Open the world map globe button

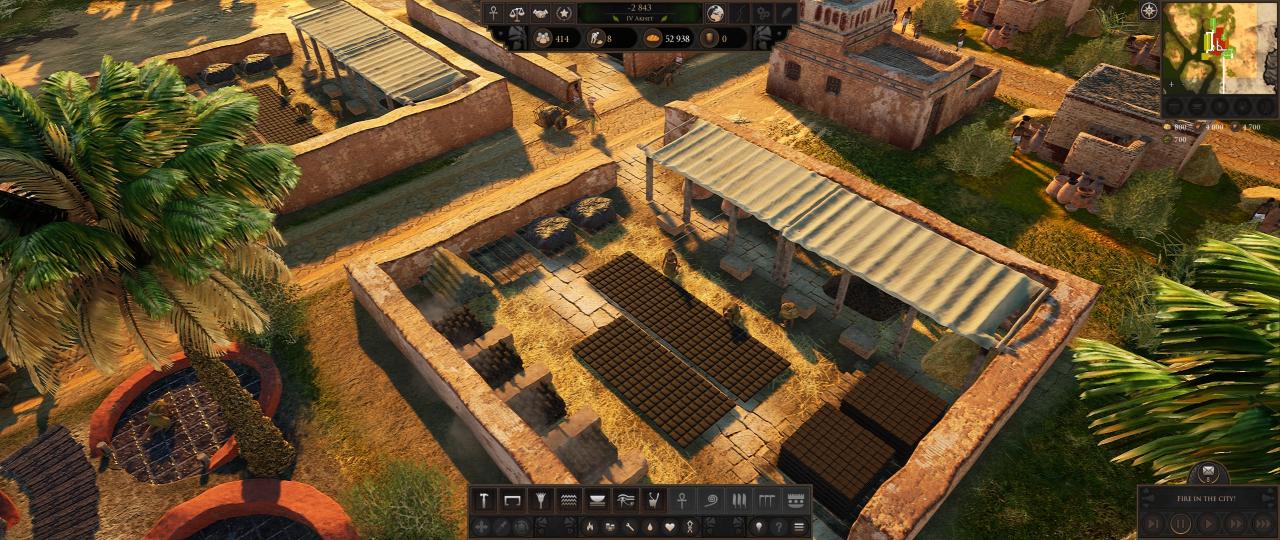716,13
